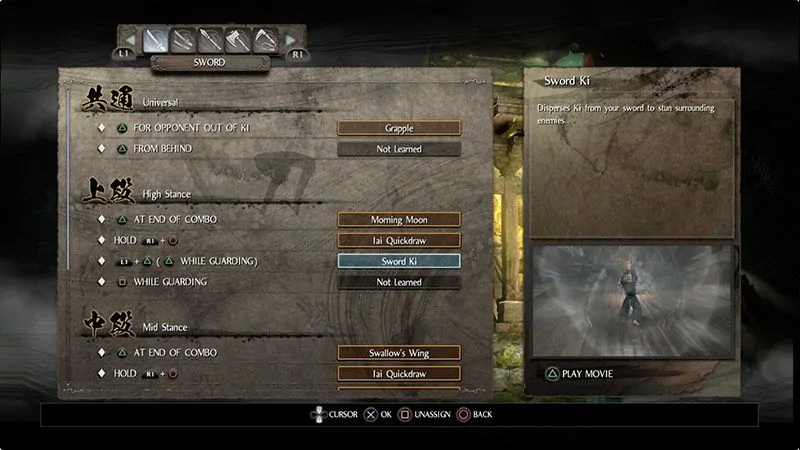The image size is (800, 450).
Task: Select the Morning Moon skill slot
Action: [399, 219]
